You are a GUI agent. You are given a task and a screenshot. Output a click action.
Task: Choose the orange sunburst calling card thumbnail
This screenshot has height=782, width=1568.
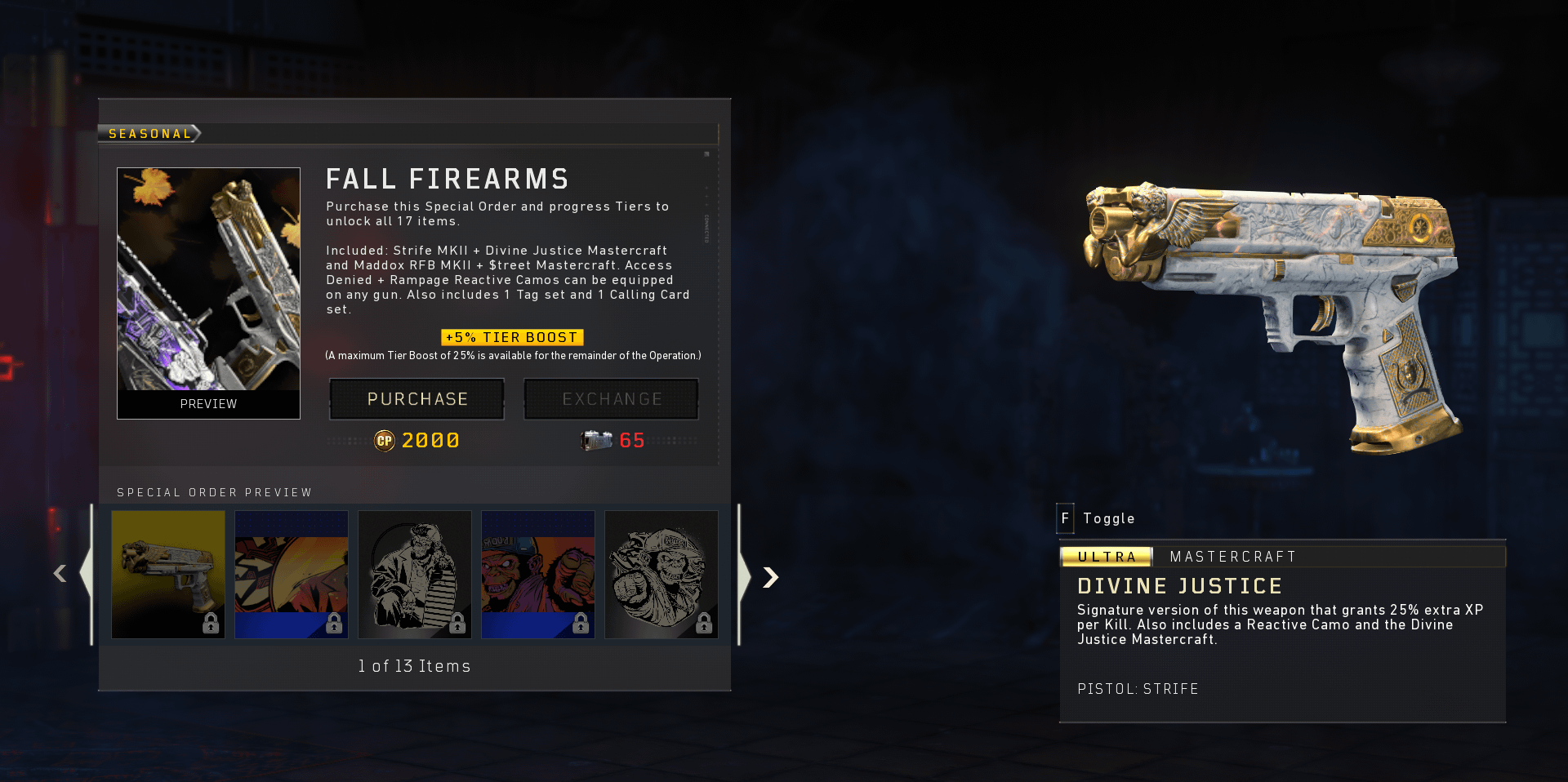tap(292, 574)
